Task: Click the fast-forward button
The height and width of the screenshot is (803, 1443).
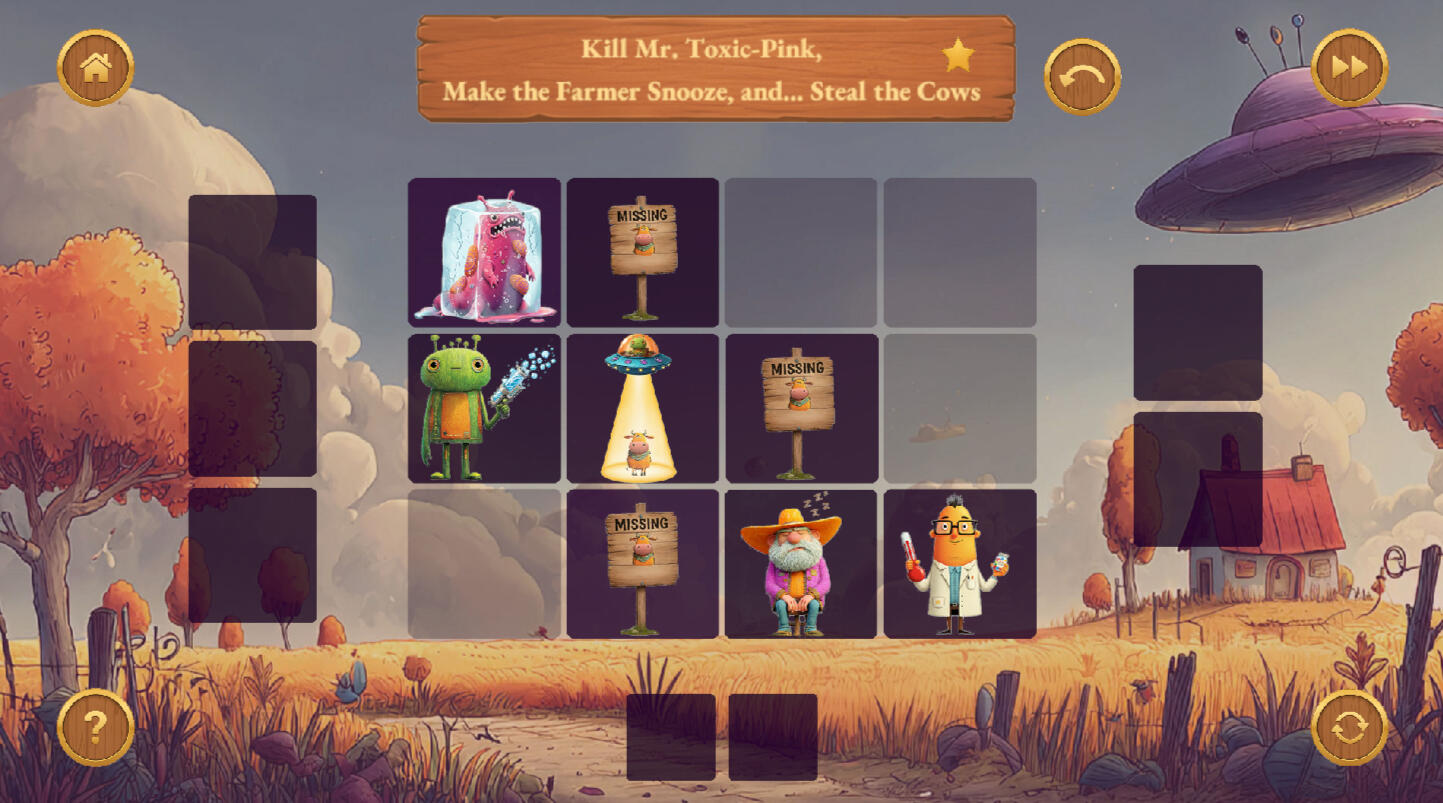Action: 1349,68
